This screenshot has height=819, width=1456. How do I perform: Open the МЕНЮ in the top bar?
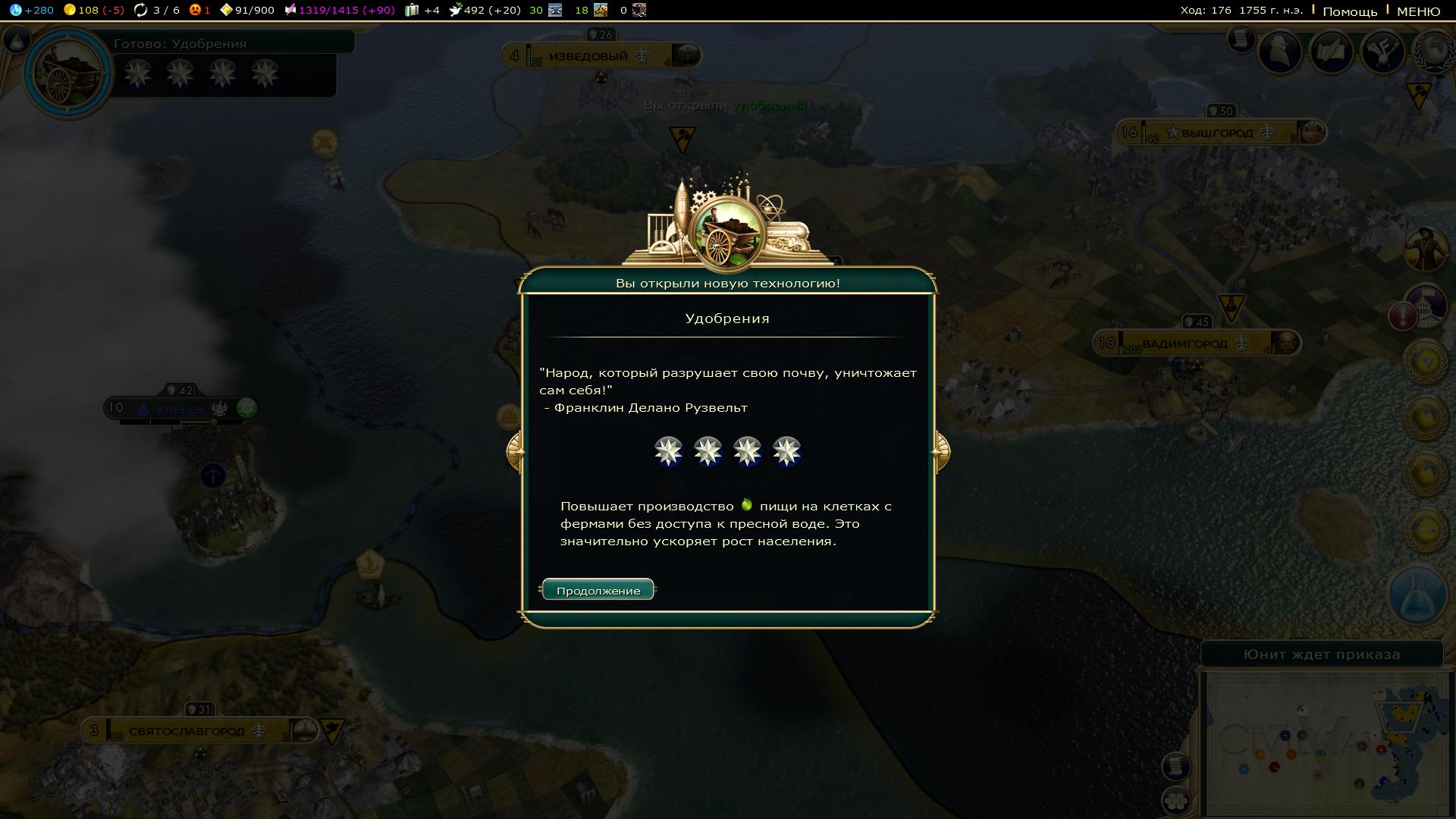tap(1418, 11)
